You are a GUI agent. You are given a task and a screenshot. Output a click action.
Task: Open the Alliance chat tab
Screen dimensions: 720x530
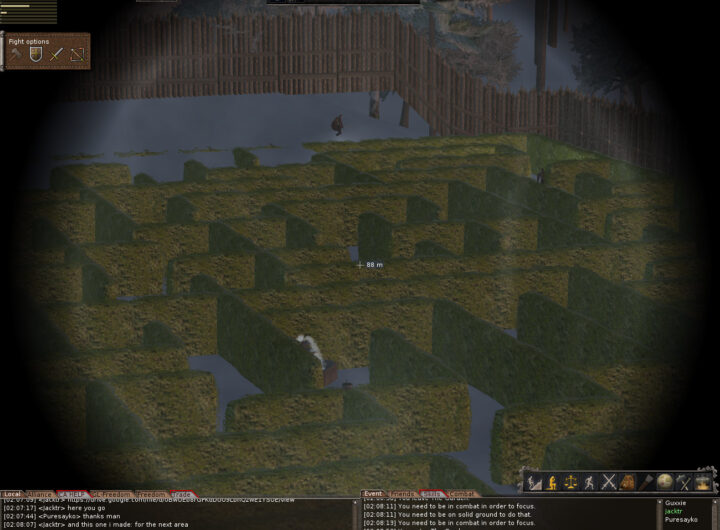[39, 494]
